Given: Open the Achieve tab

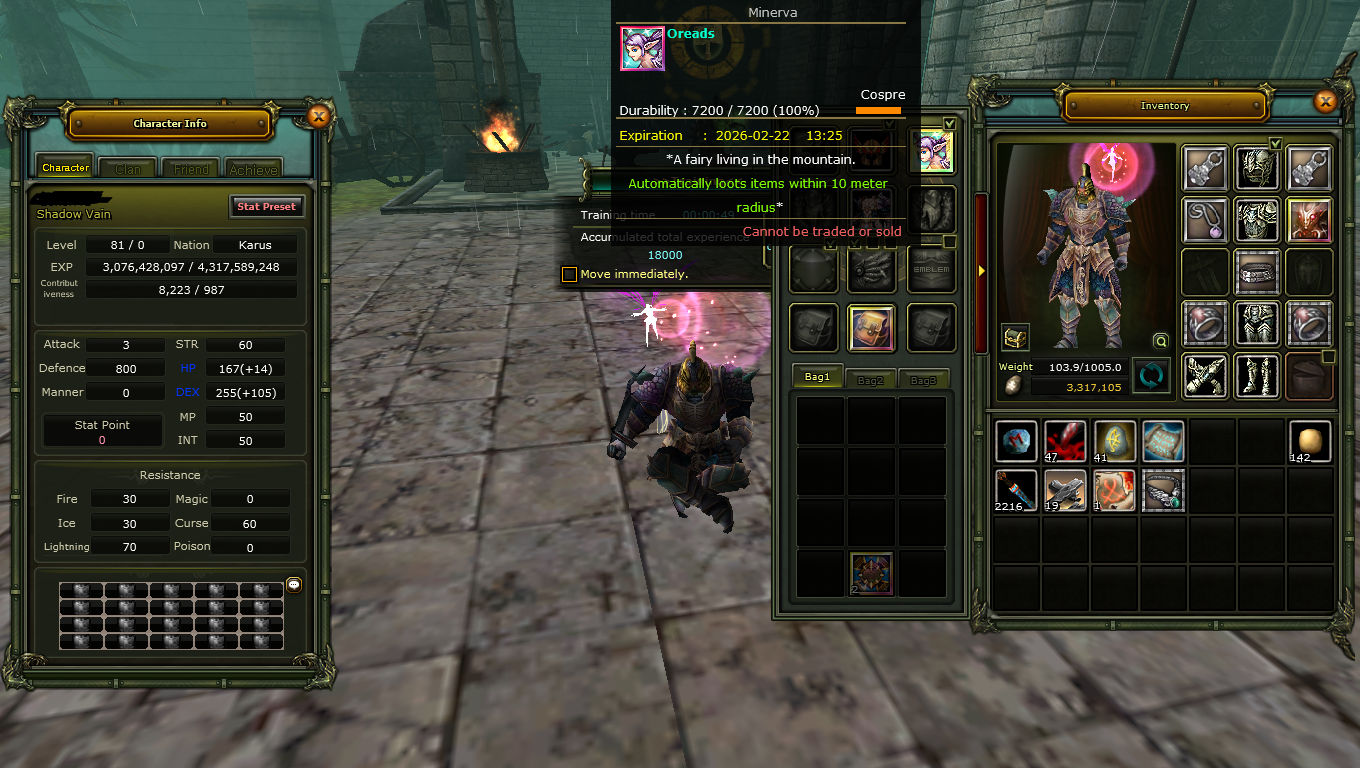Looking at the screenshot, I should [253, 169].
